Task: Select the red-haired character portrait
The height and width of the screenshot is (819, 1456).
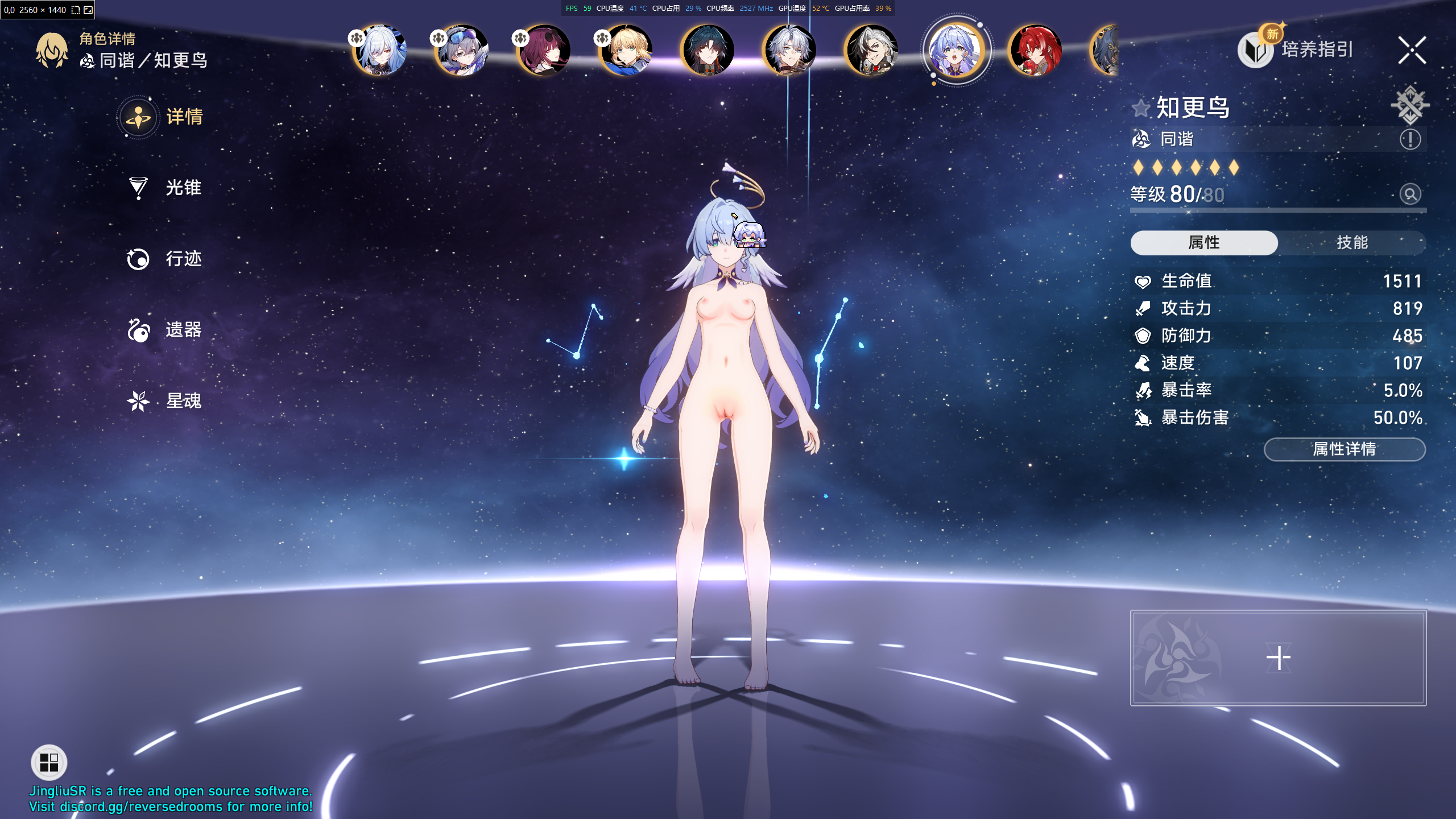Action: click(1035, 50)
